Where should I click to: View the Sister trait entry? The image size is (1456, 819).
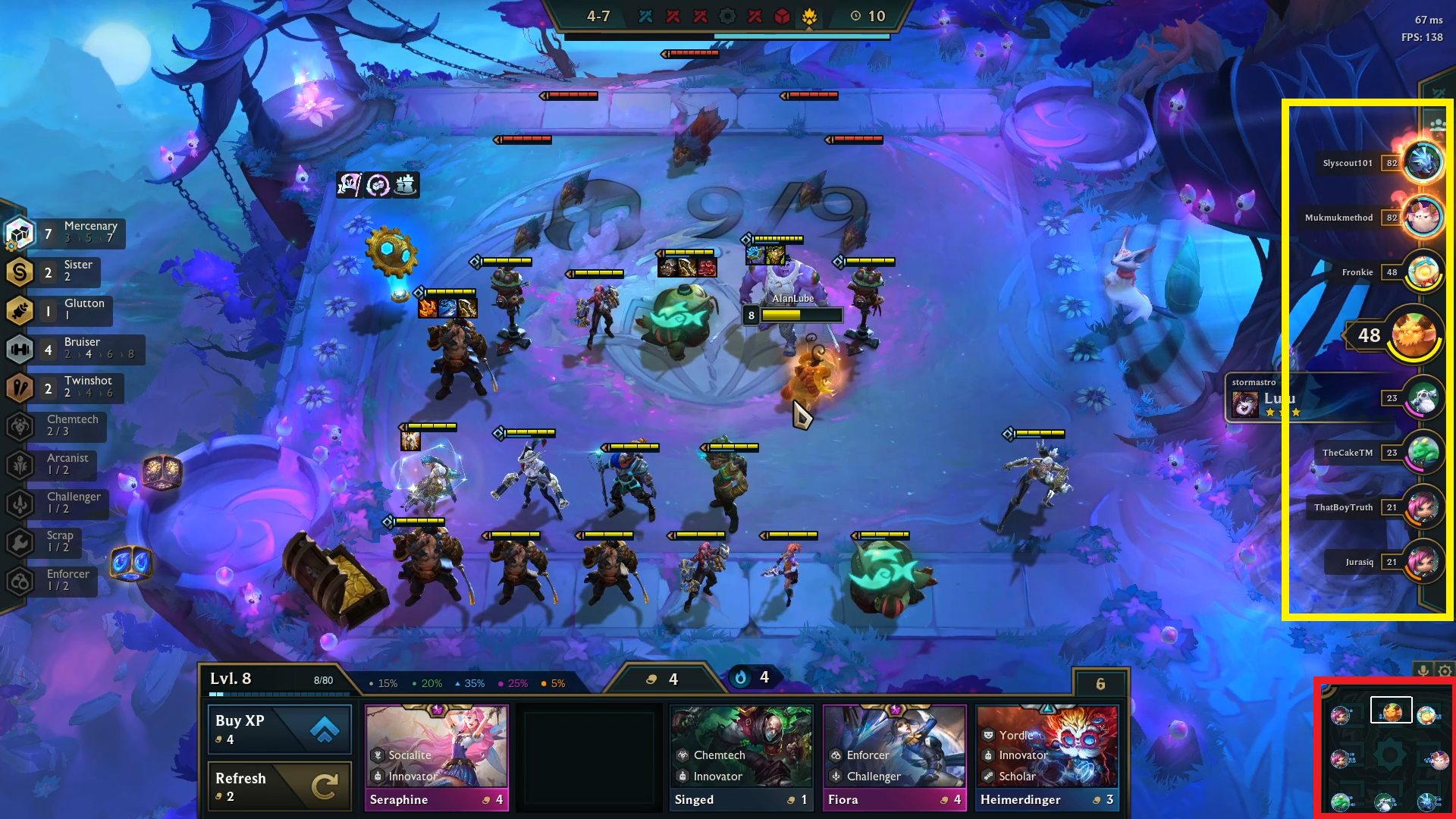(x=53, y=271)
